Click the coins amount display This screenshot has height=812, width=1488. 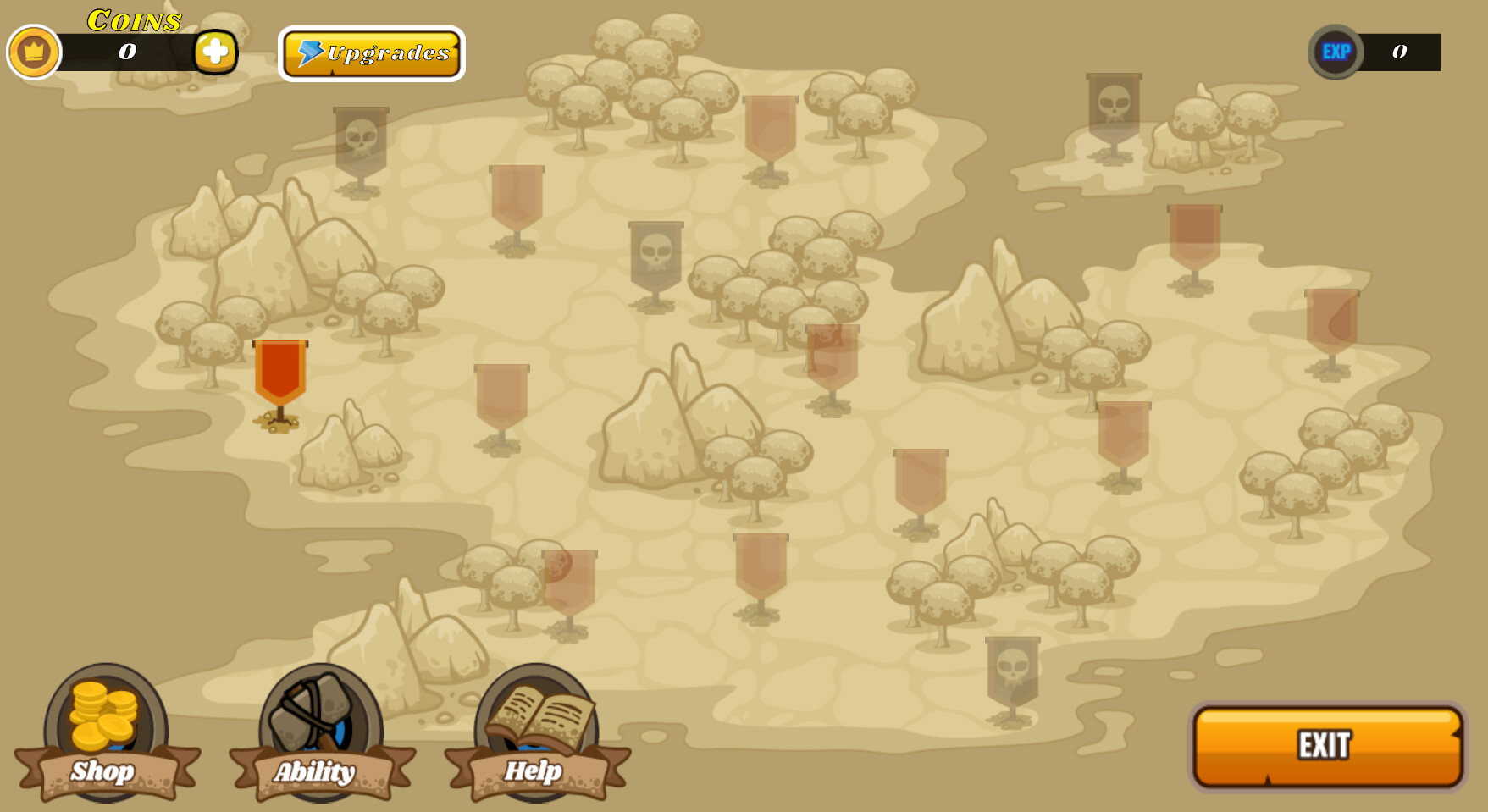point(125,52)
